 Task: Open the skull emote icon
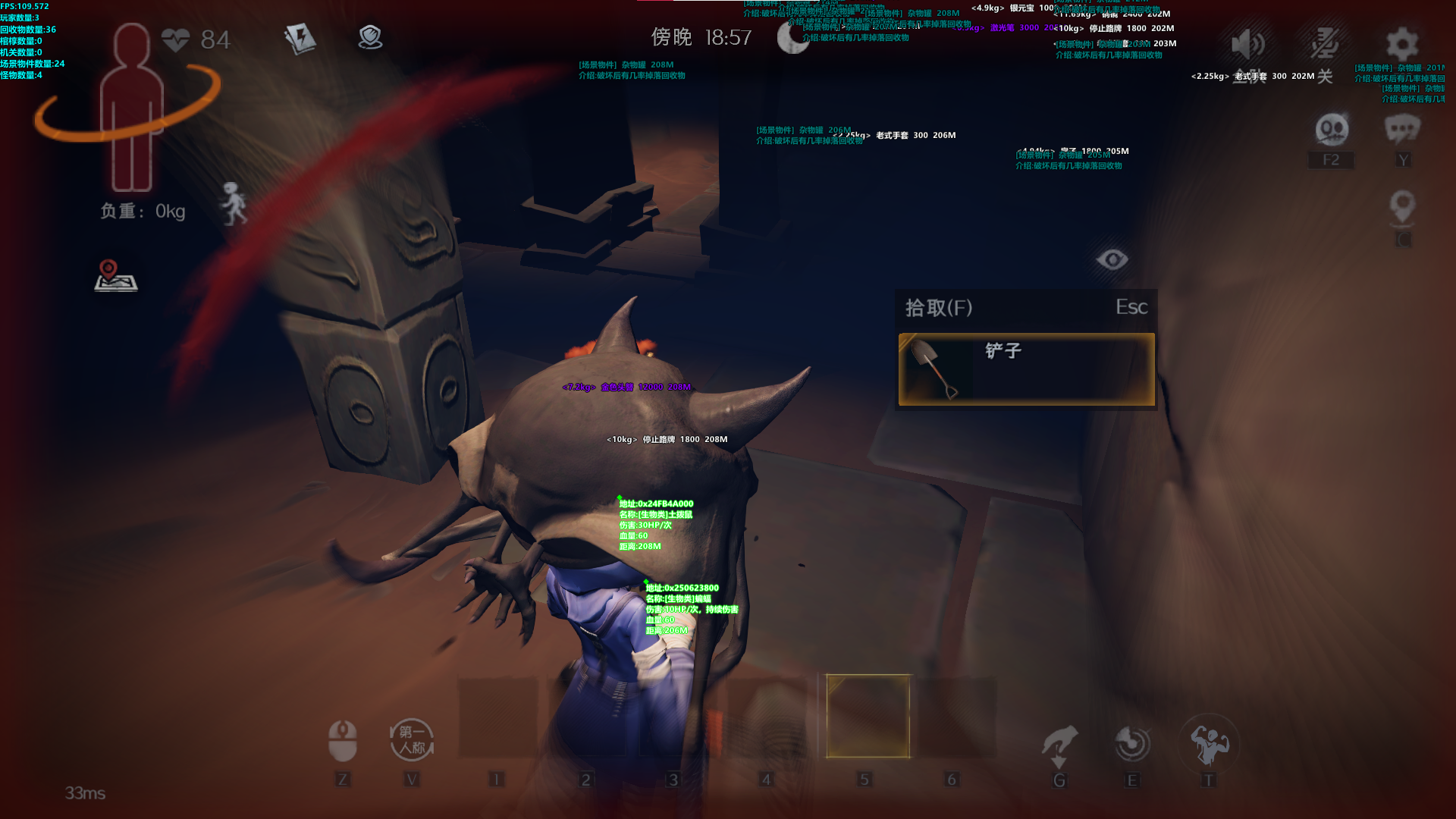(1332, 130)
